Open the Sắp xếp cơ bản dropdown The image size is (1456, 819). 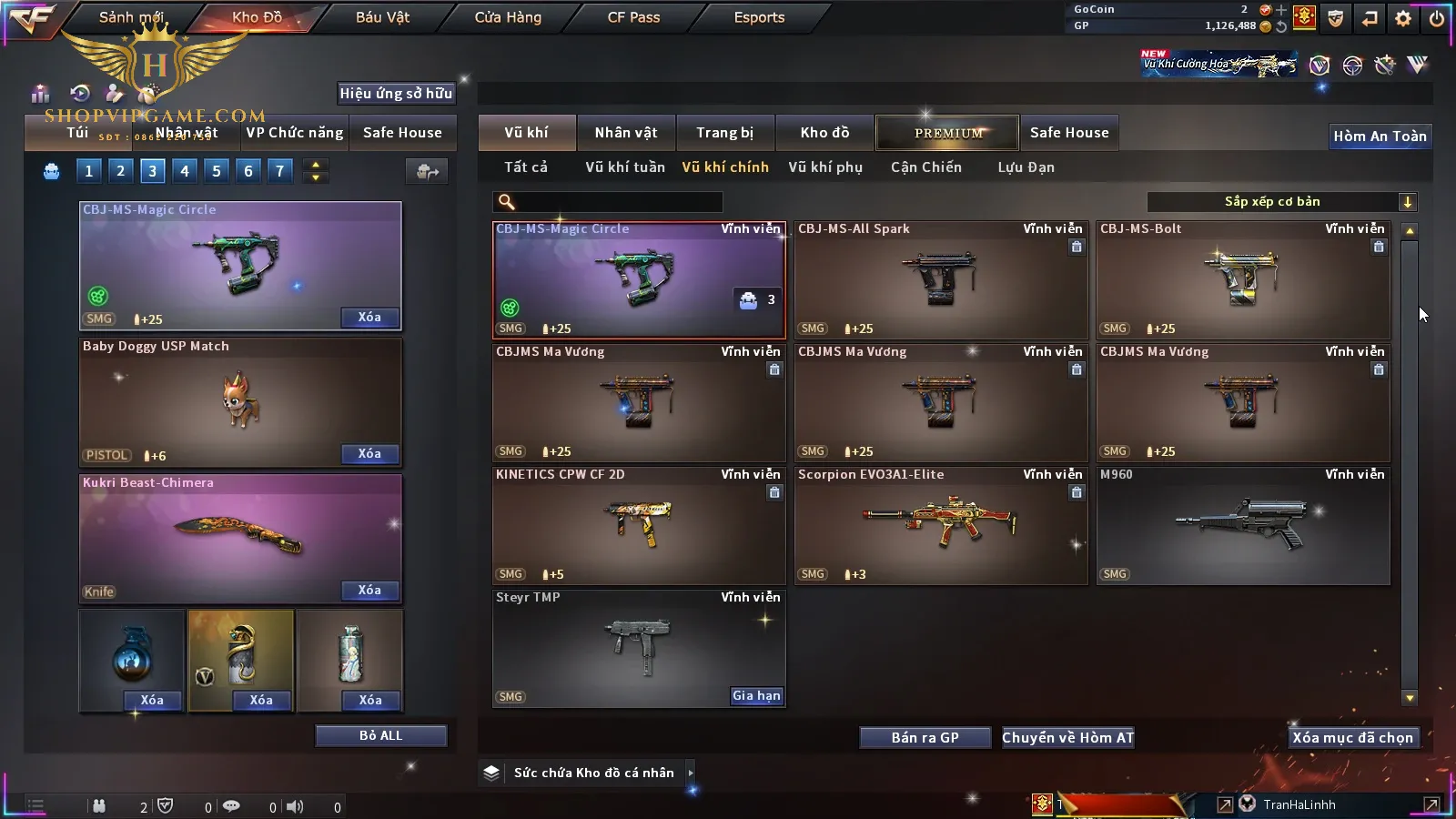[1281, 202]
